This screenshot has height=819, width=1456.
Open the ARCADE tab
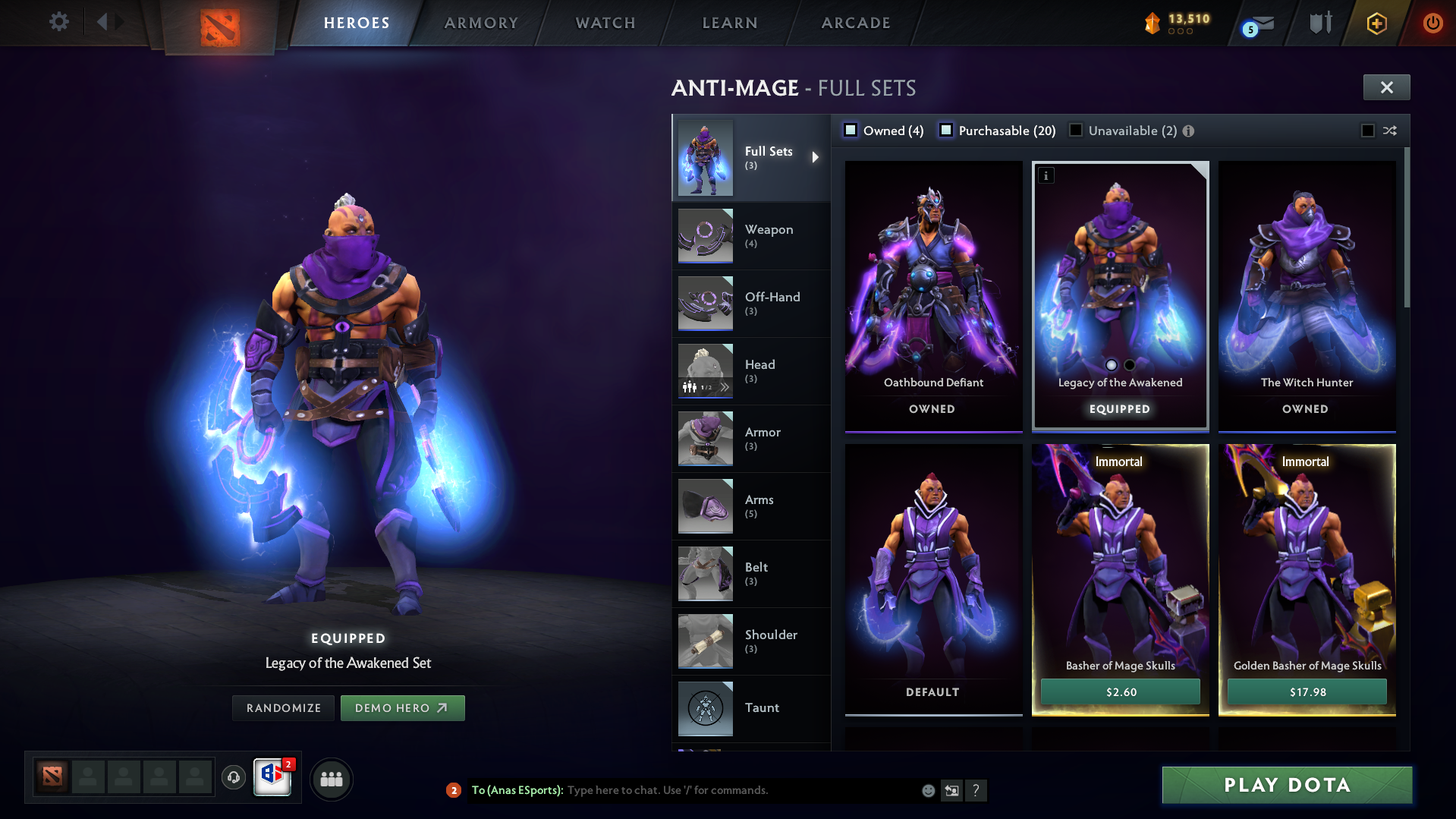point(855,23)
